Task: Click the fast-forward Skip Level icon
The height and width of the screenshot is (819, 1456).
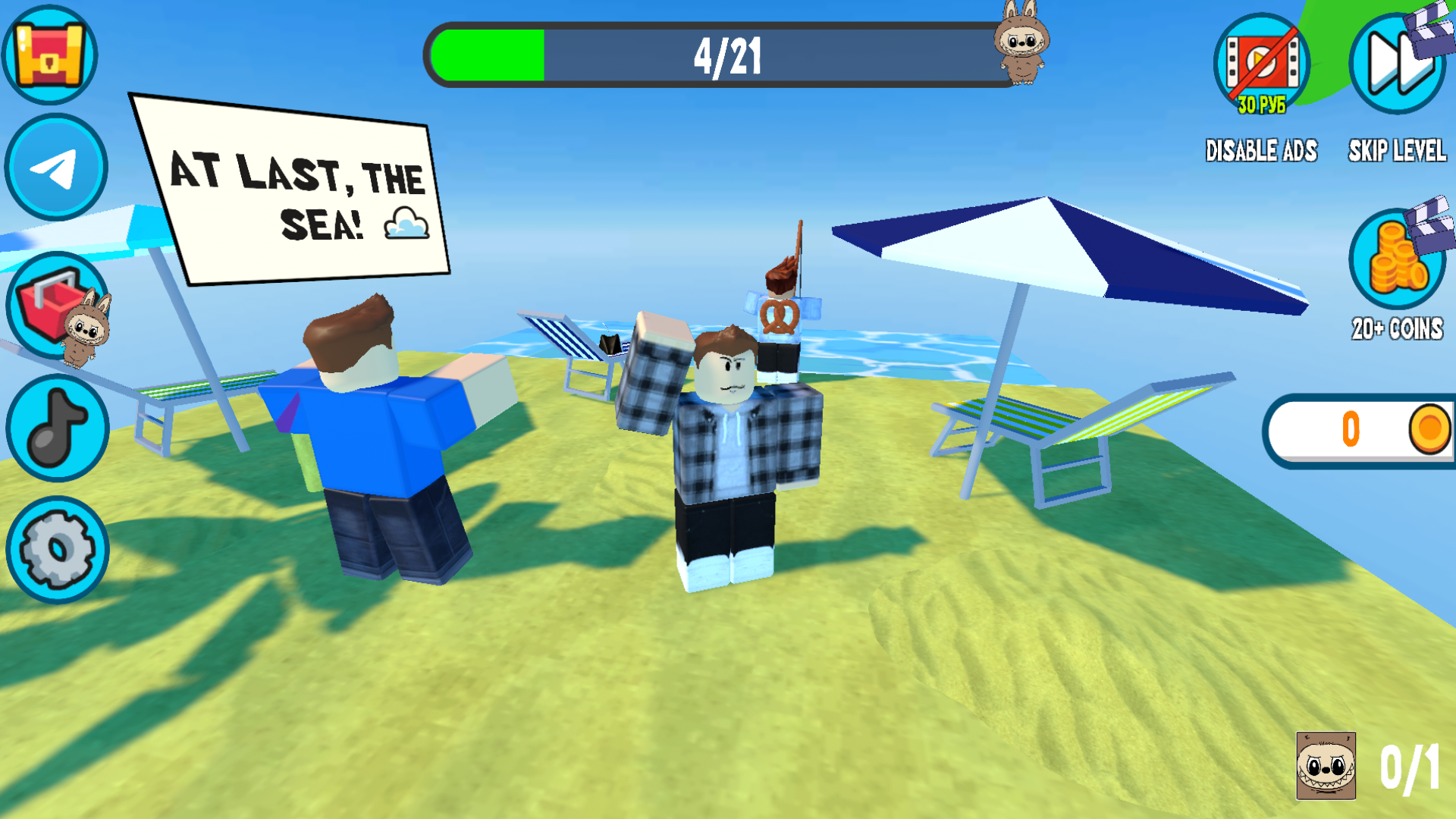Action: [x=1396, y=64]
